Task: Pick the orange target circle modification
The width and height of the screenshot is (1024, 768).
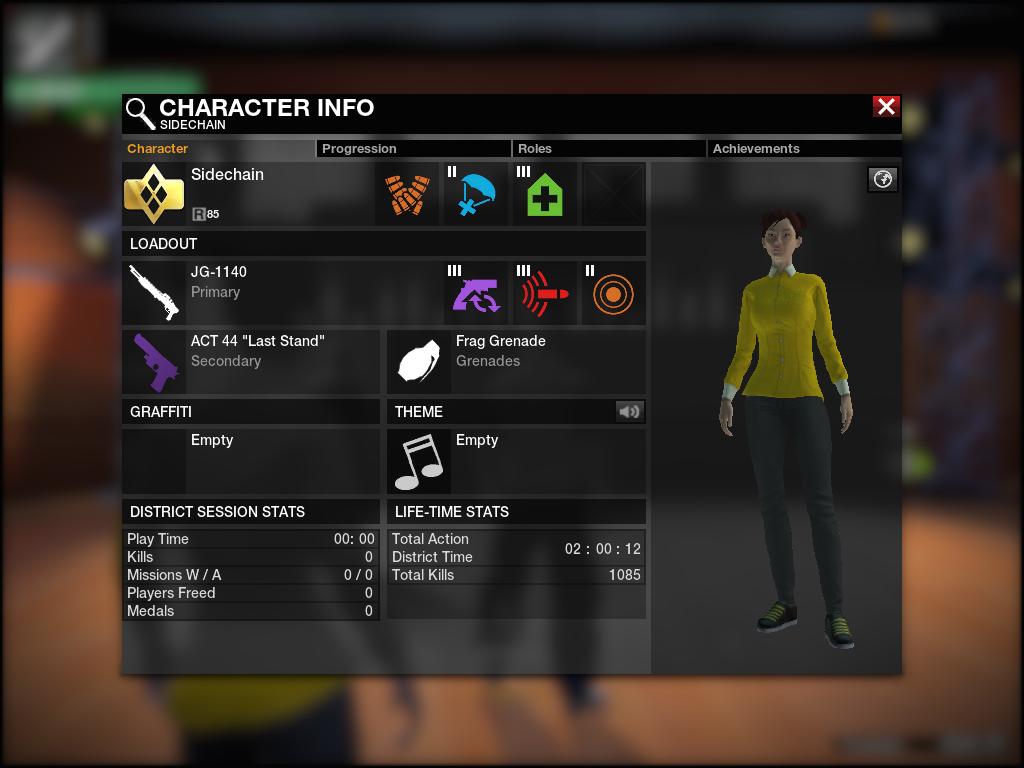Action: (613, 293)
